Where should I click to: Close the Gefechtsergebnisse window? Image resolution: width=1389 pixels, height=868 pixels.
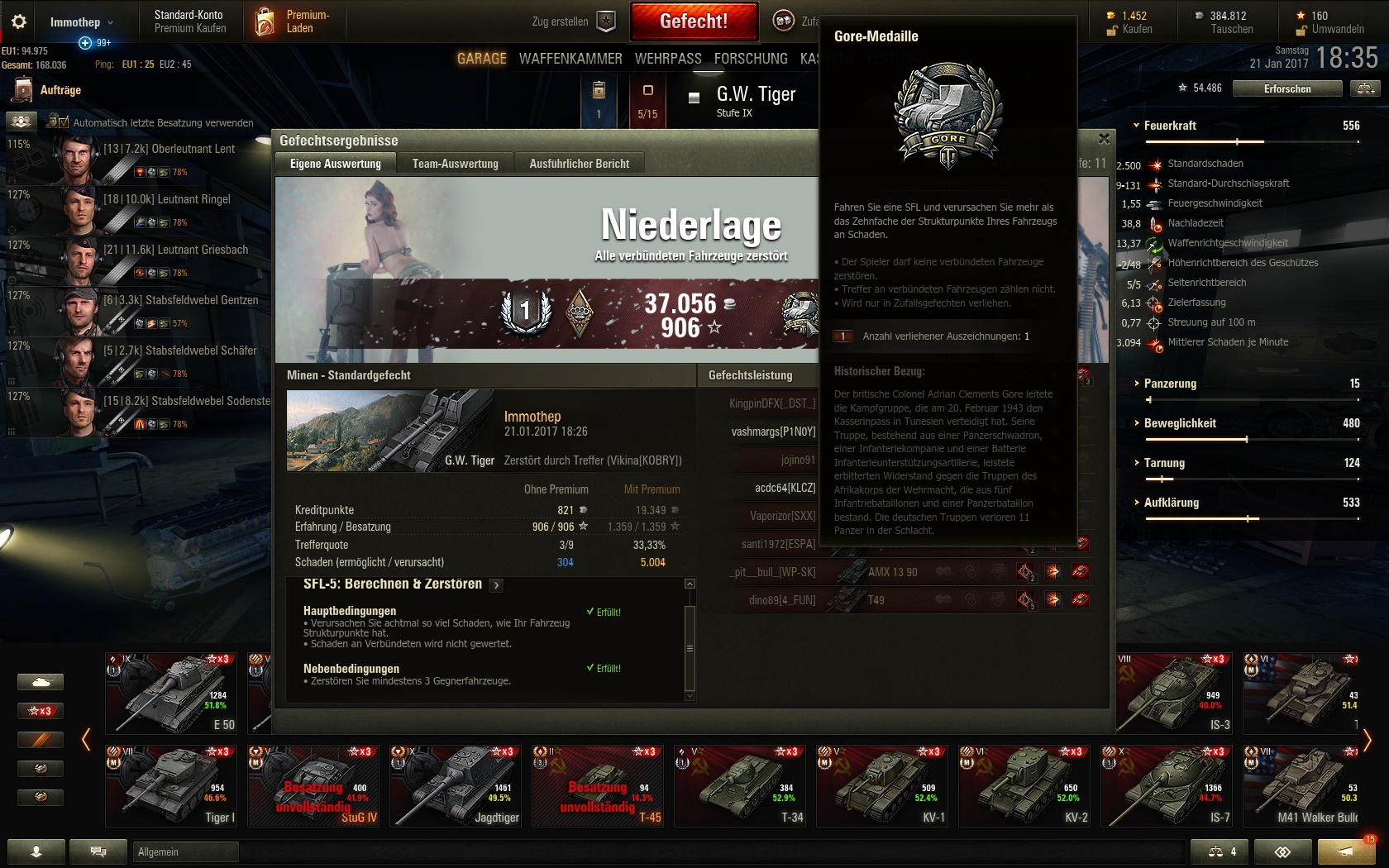[x=1104, y=139]
